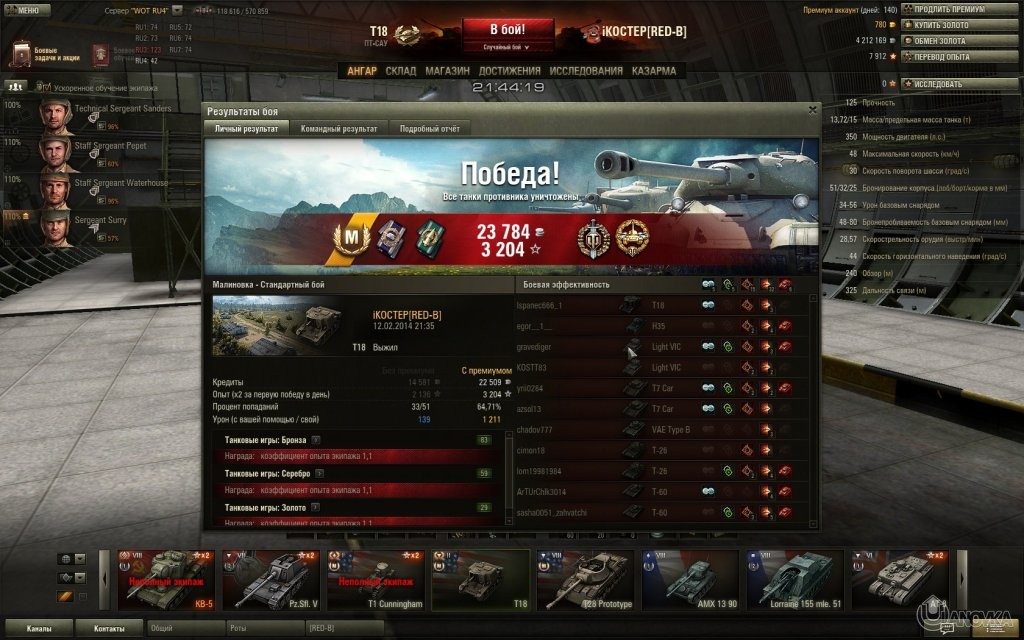Viewport: 1024px width, 640px height.
Task: Open the 'Каналы' channels button
Action: [40, 629]
